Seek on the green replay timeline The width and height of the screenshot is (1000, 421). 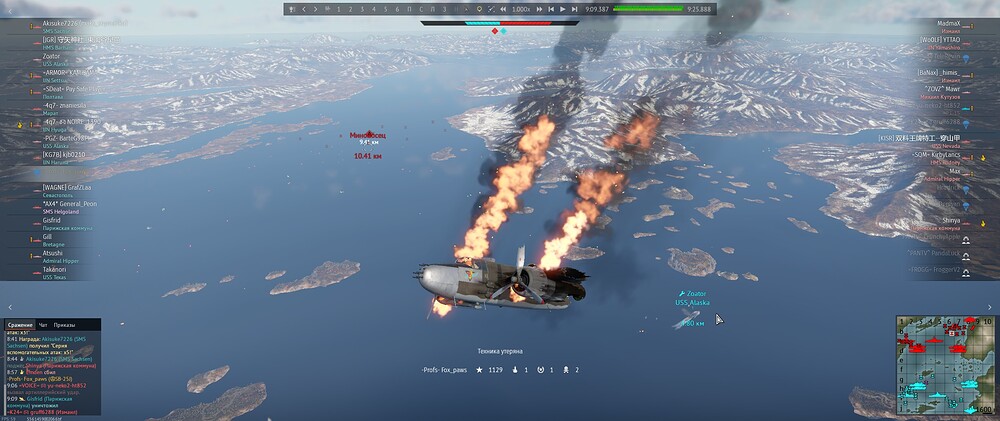coord(646,9)
